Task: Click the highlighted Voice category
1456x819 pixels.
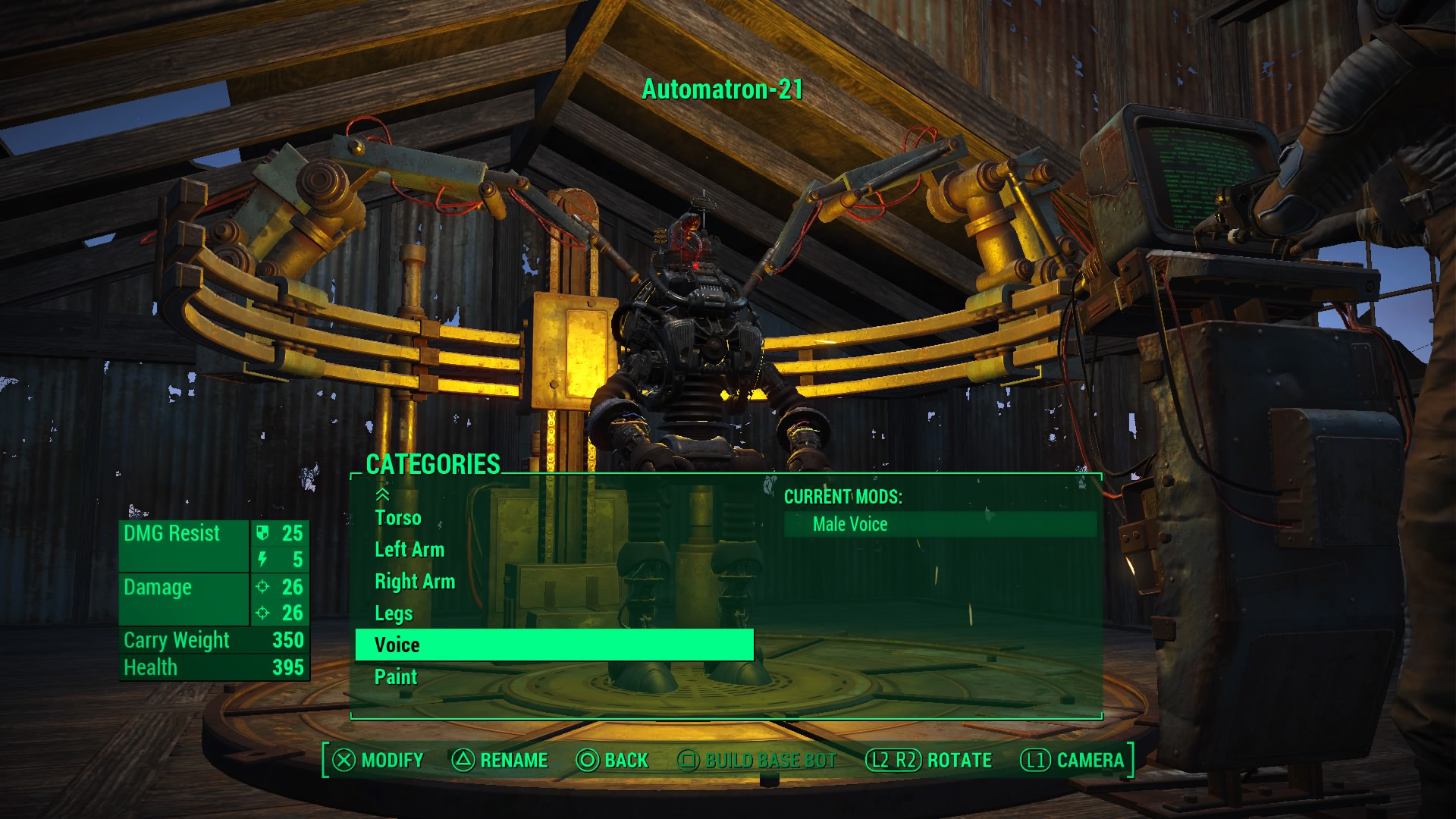Action: coord(554,645)
